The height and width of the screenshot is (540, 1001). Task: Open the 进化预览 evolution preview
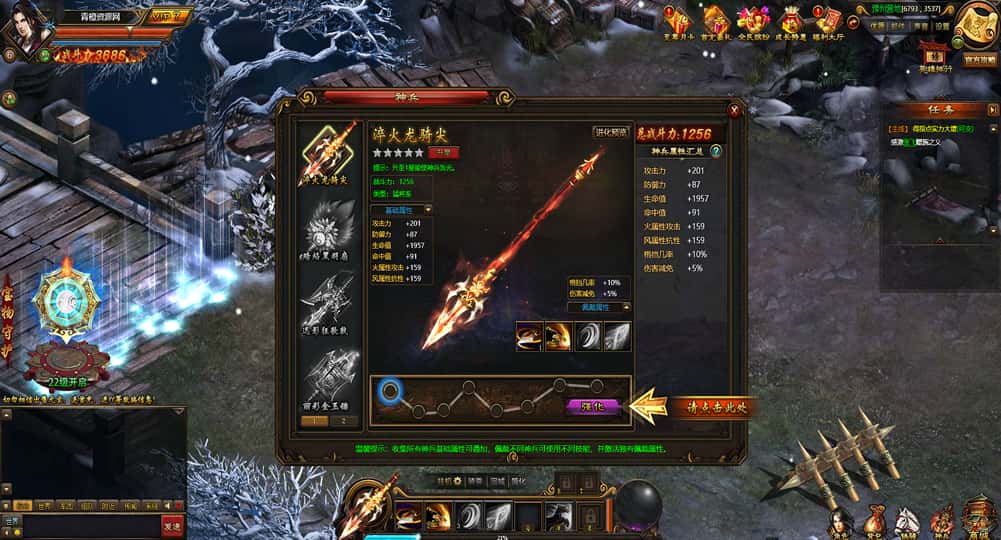point(610,131)
